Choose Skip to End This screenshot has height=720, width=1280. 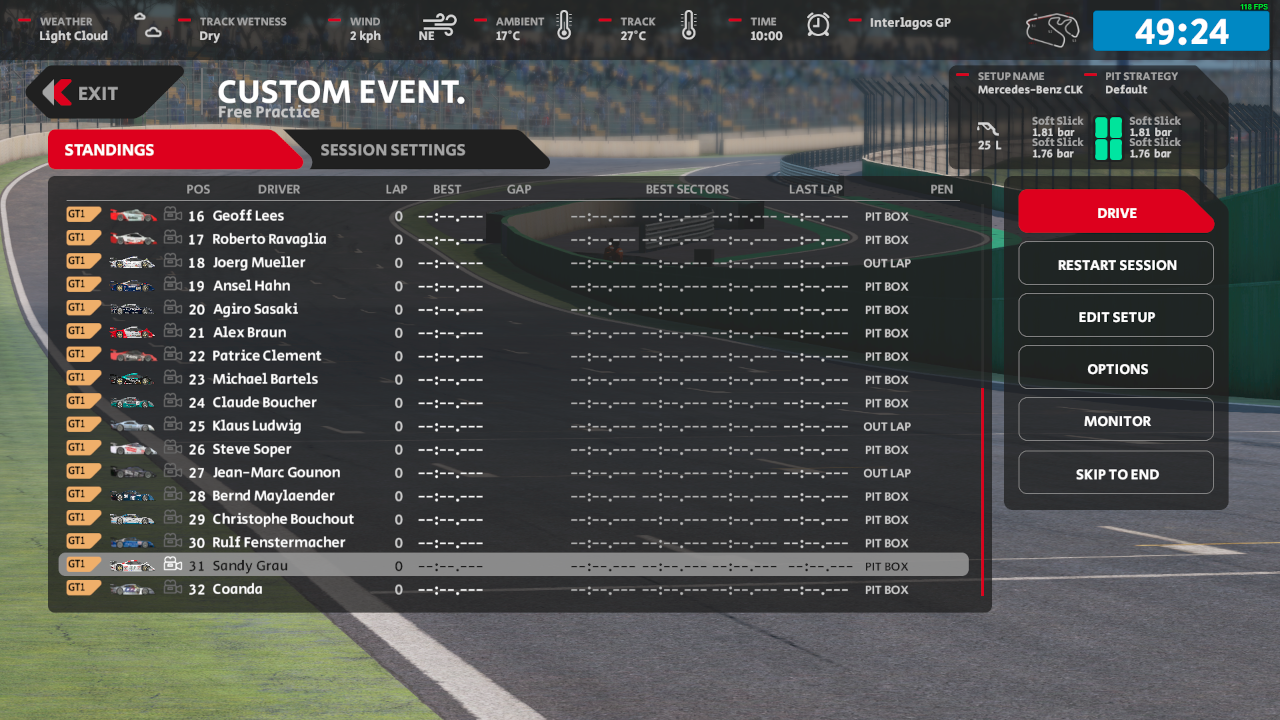1116,474
